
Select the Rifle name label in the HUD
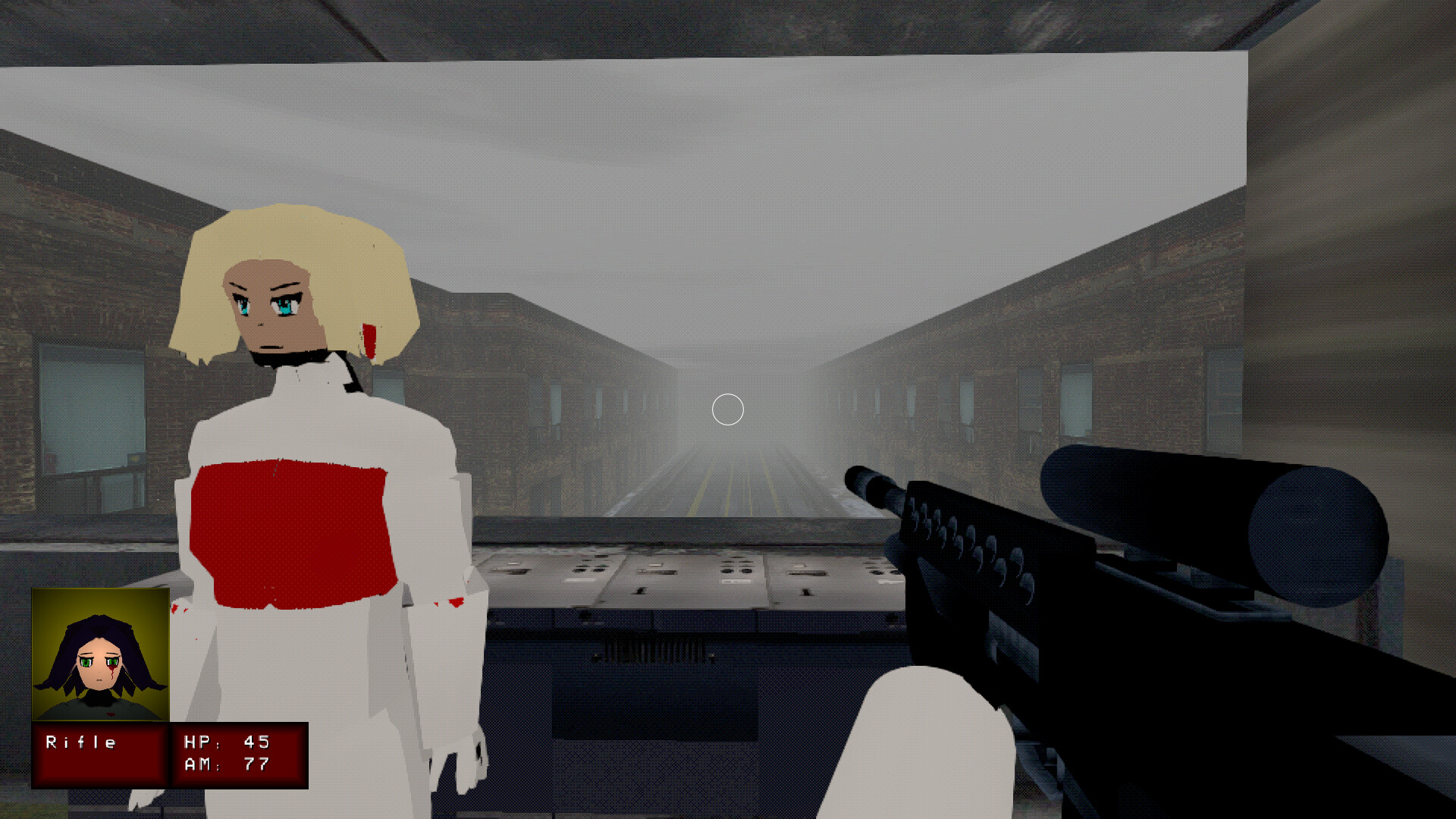tap(80, 743)
